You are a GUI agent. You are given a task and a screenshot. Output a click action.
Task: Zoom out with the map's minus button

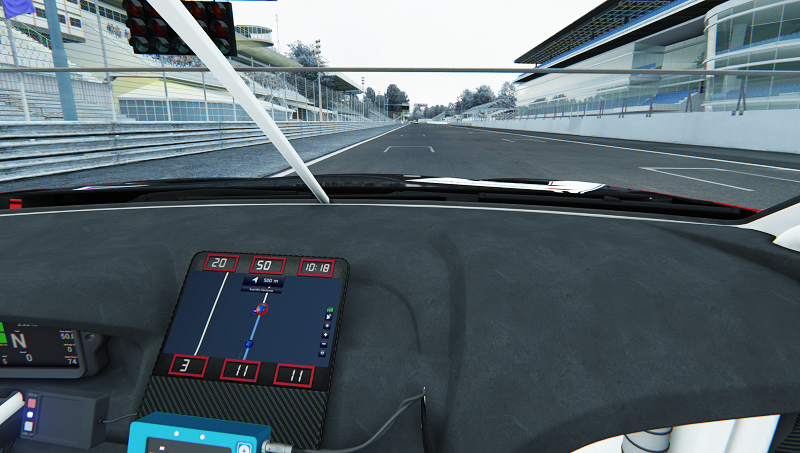click(324, 343)
